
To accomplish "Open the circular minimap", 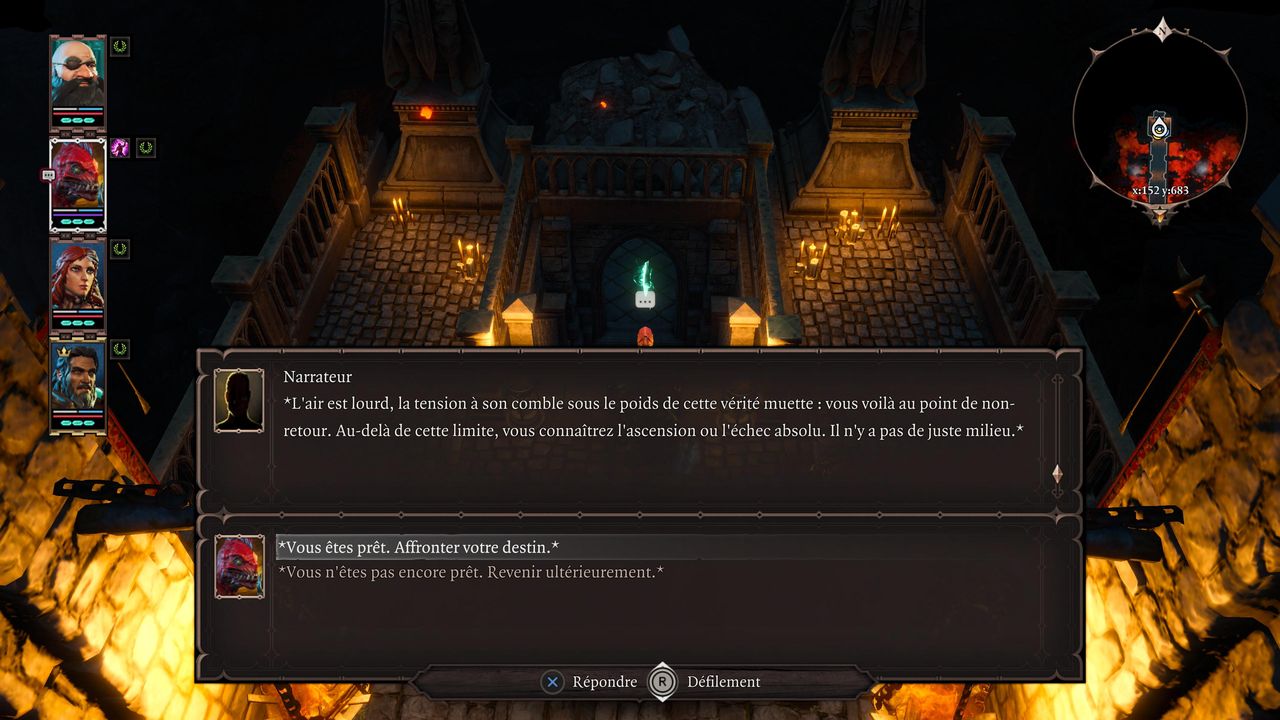I will [x=1159, y=120].
